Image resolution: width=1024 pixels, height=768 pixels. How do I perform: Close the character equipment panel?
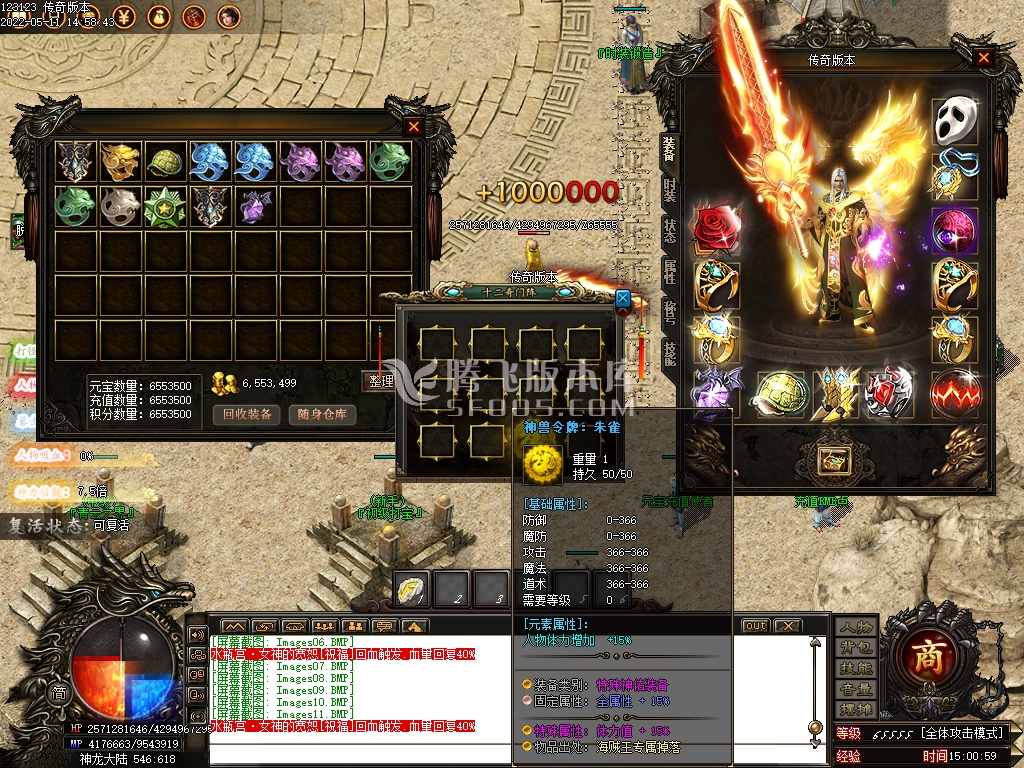point(984,59)
